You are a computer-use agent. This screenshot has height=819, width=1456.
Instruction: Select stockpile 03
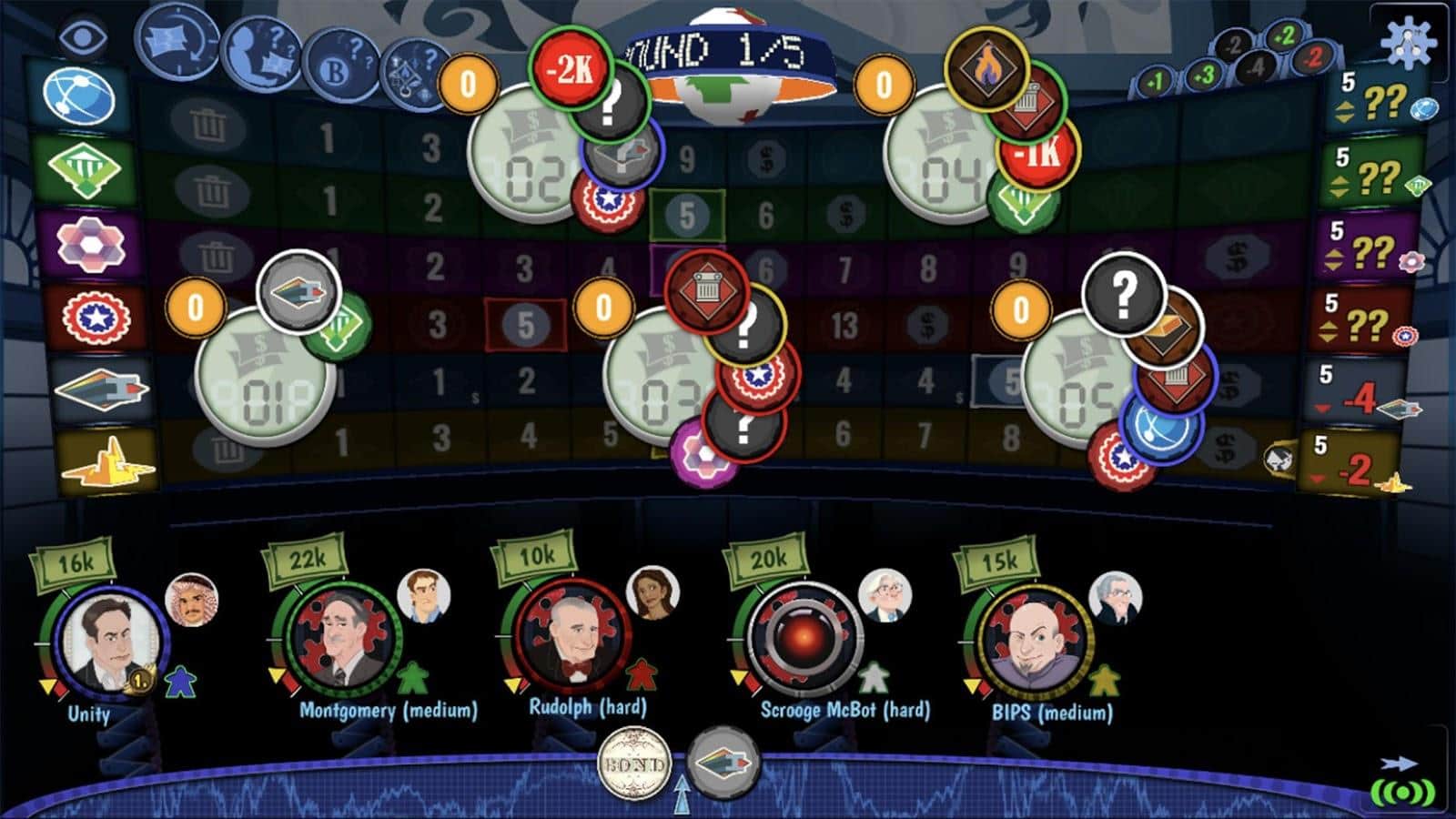(664, 382)
